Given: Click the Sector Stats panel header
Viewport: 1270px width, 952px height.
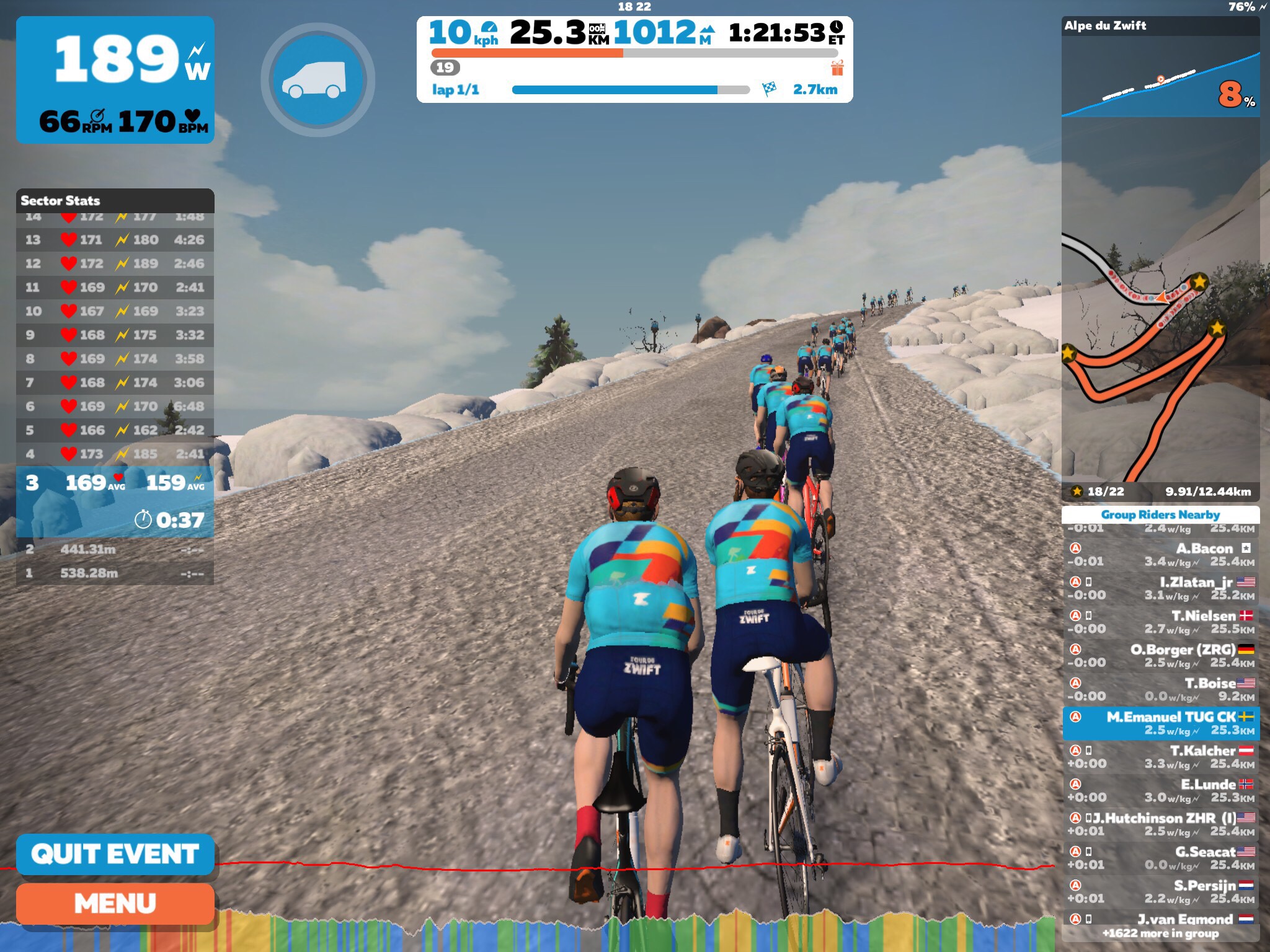Looking at the screenshot, I should (x=115, y=200).
